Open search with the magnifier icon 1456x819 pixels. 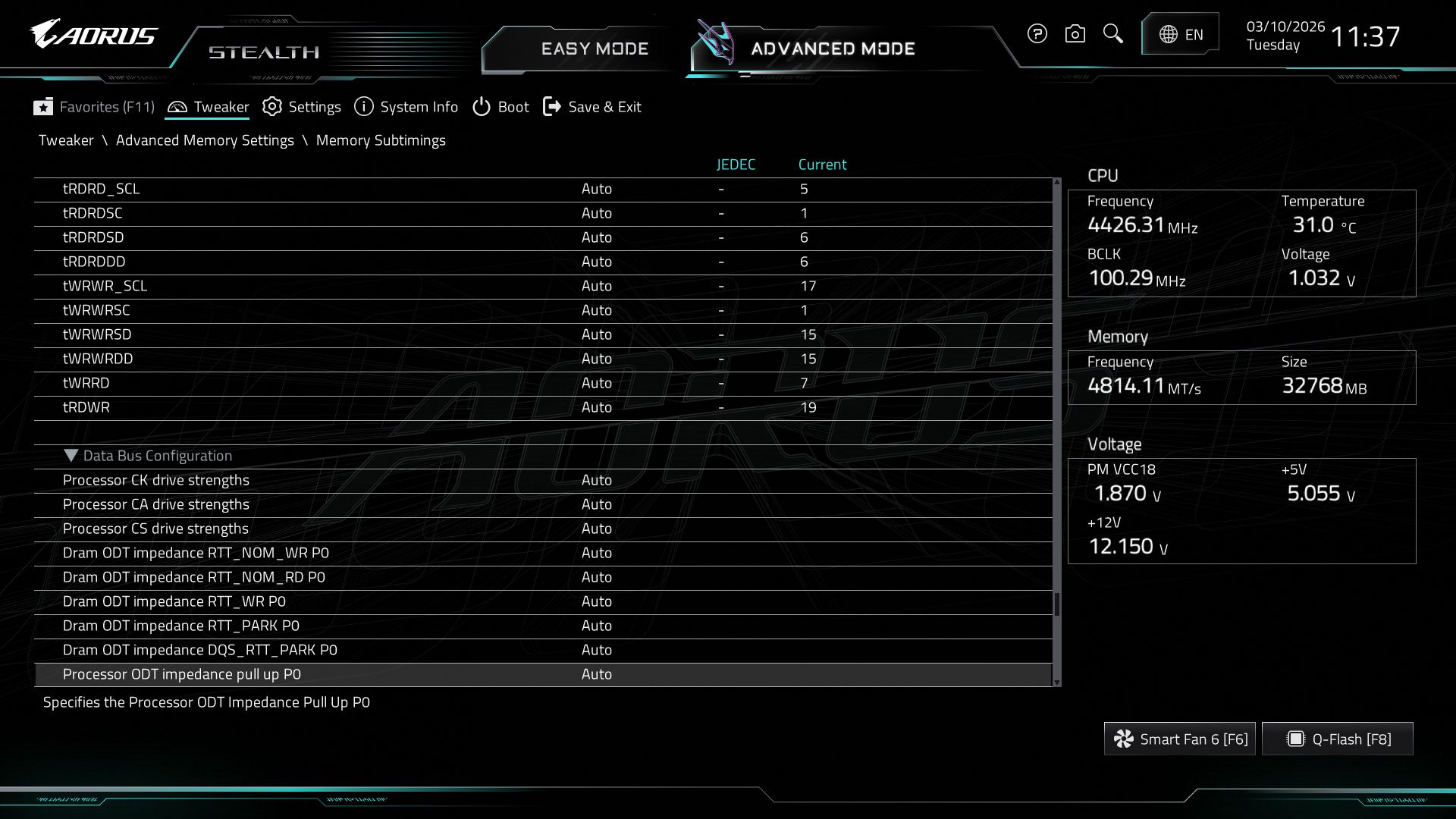1112,34
